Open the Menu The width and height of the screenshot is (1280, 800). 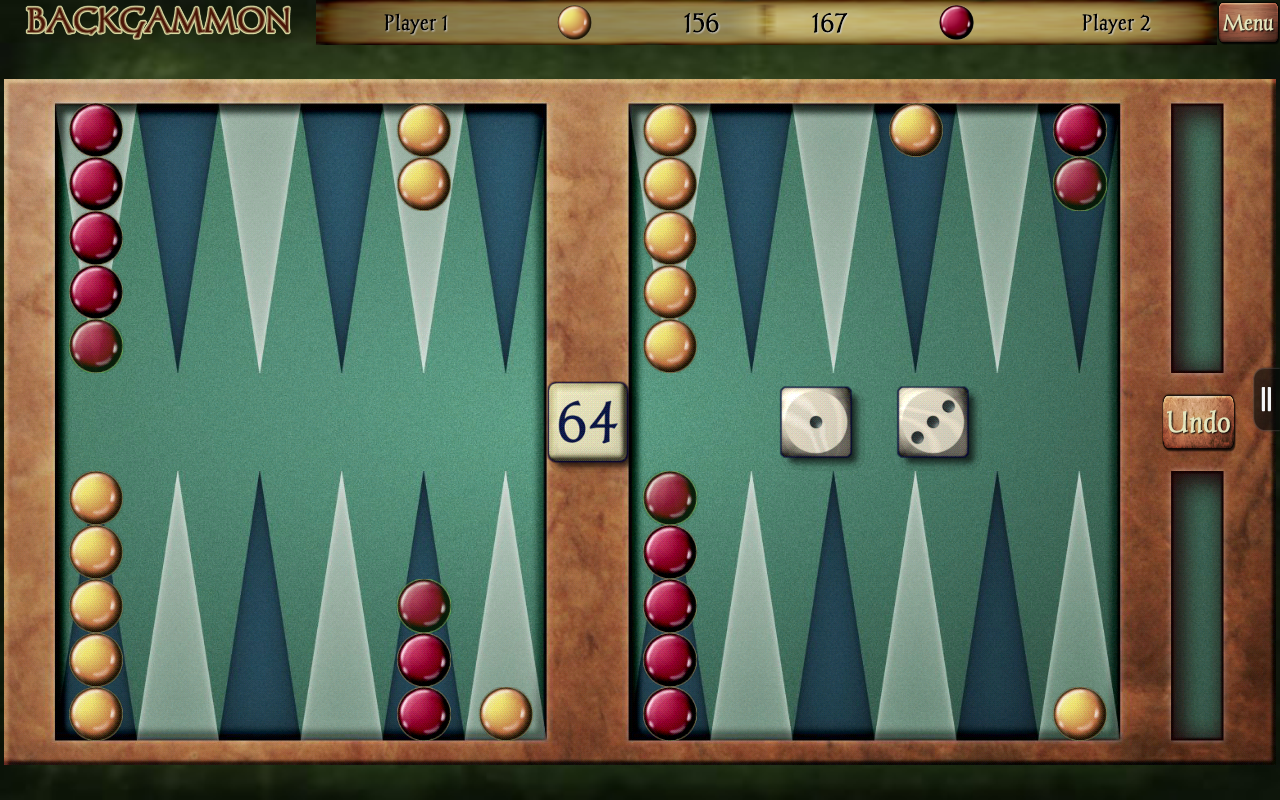point(1246,22)
